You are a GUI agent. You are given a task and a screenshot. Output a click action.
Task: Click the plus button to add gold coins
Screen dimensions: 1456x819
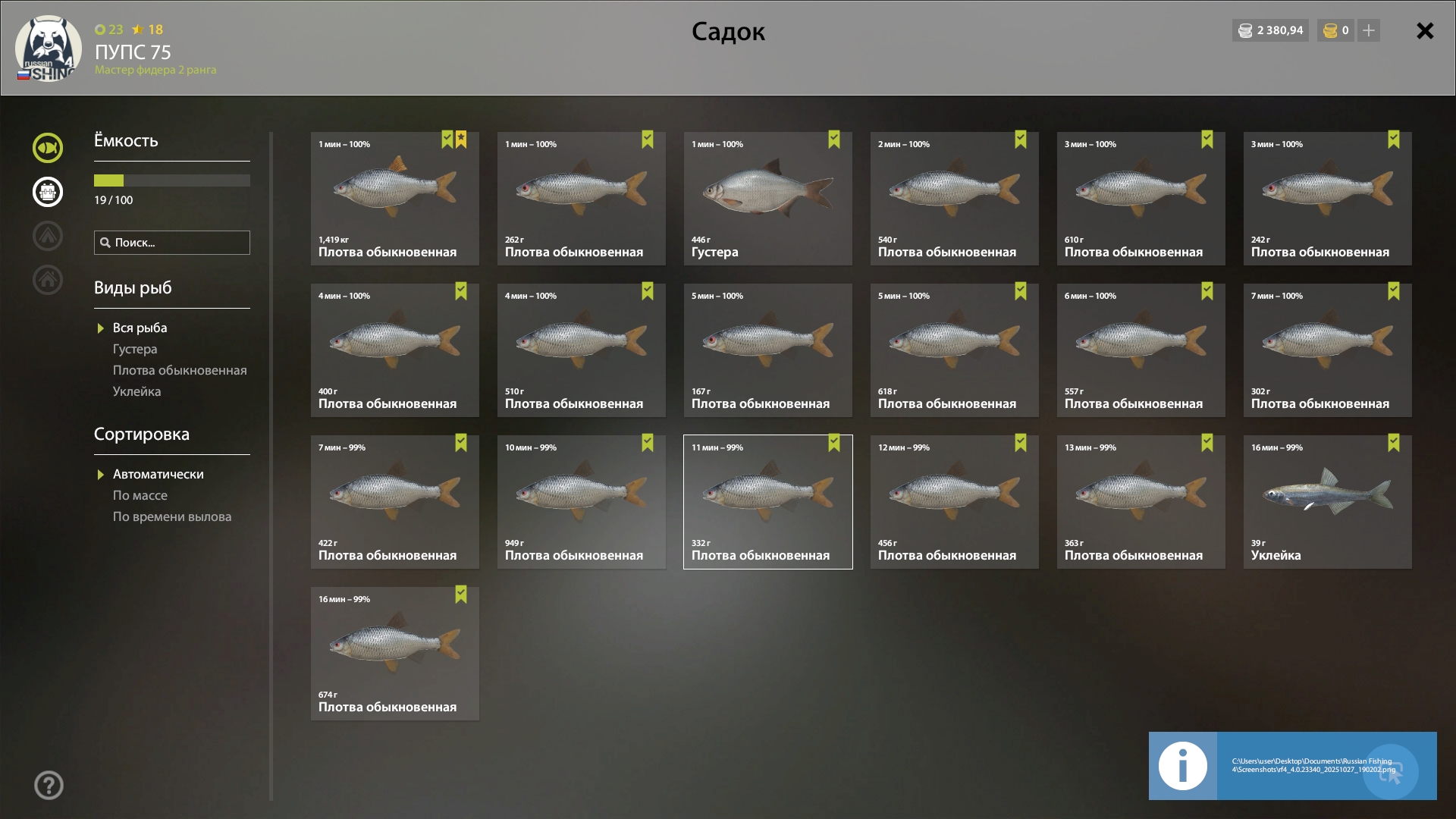[x=1368, y=30]
